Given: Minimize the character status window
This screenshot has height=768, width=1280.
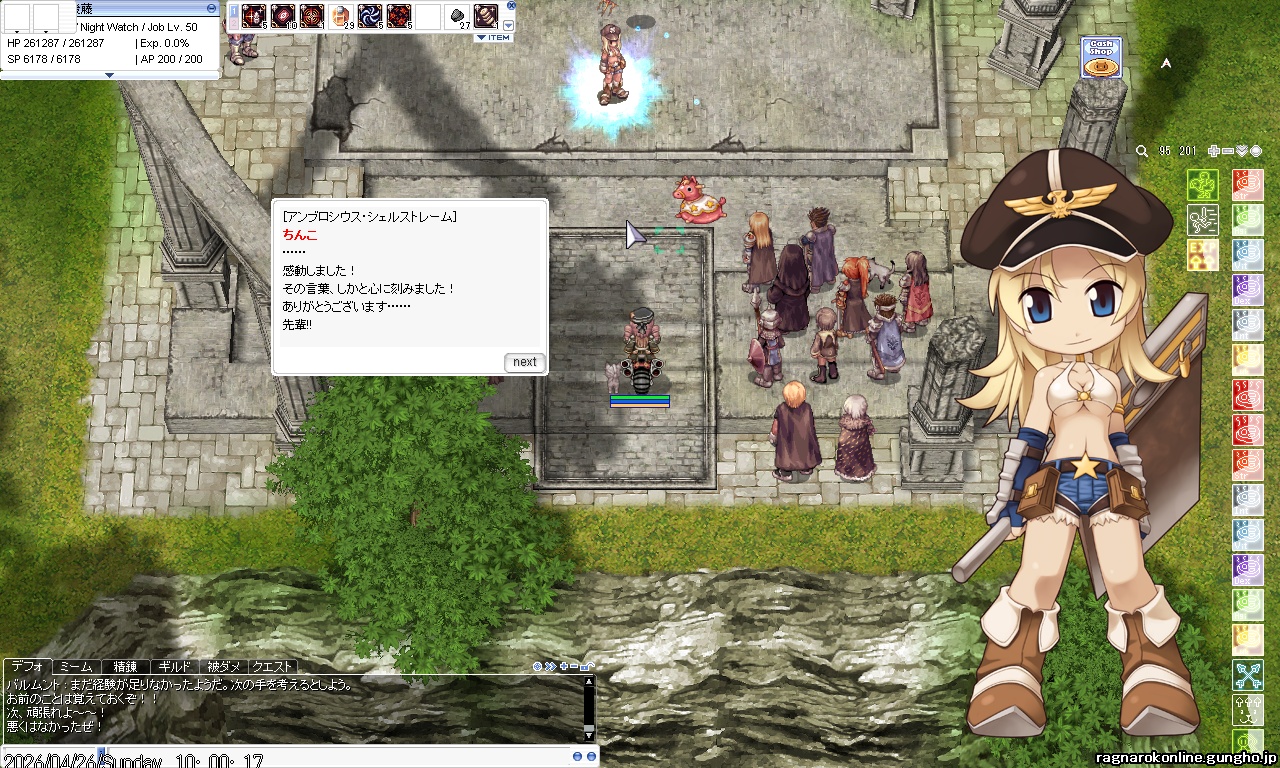Looking at the screenshot, I should pyautogui.click(x=211, y=7).
